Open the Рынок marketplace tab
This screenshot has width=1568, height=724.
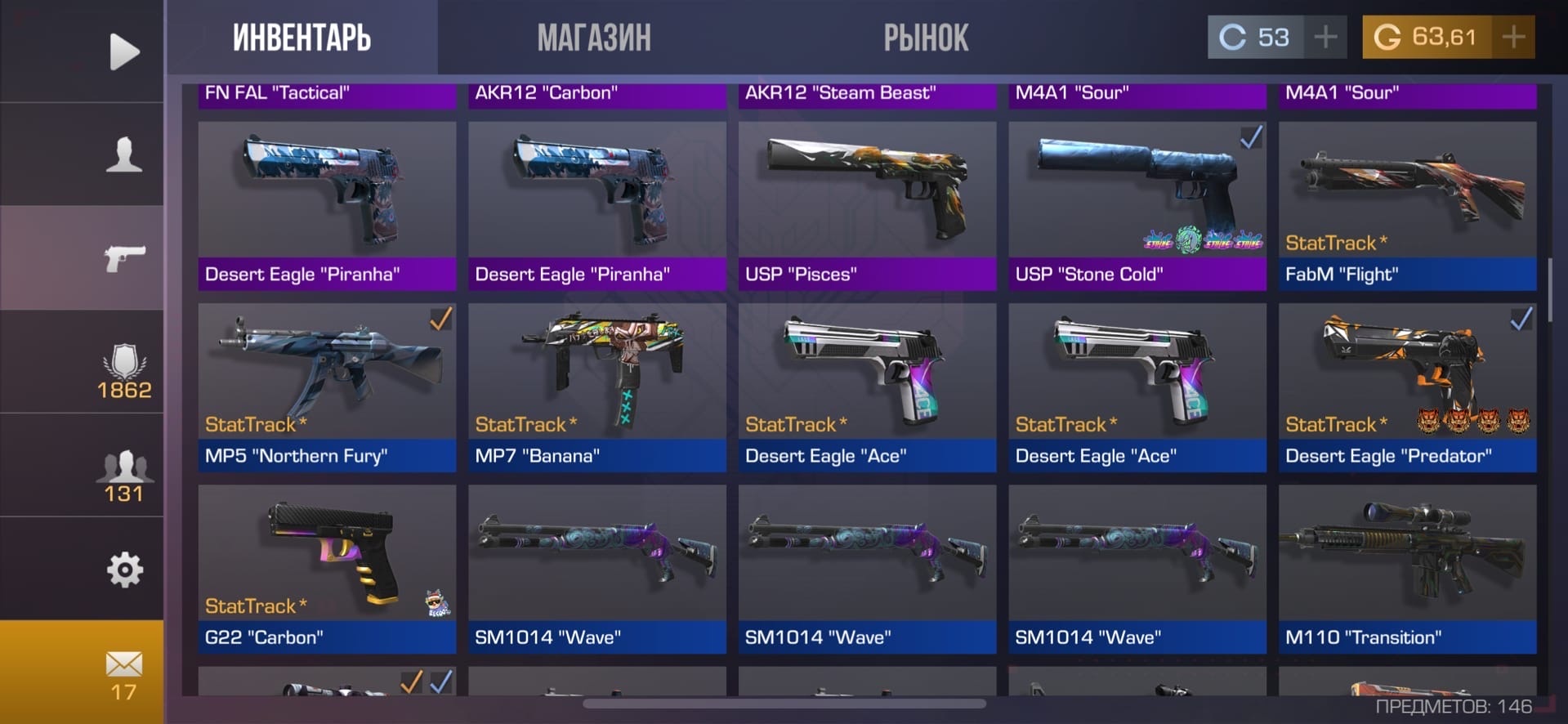click(926, 38)
